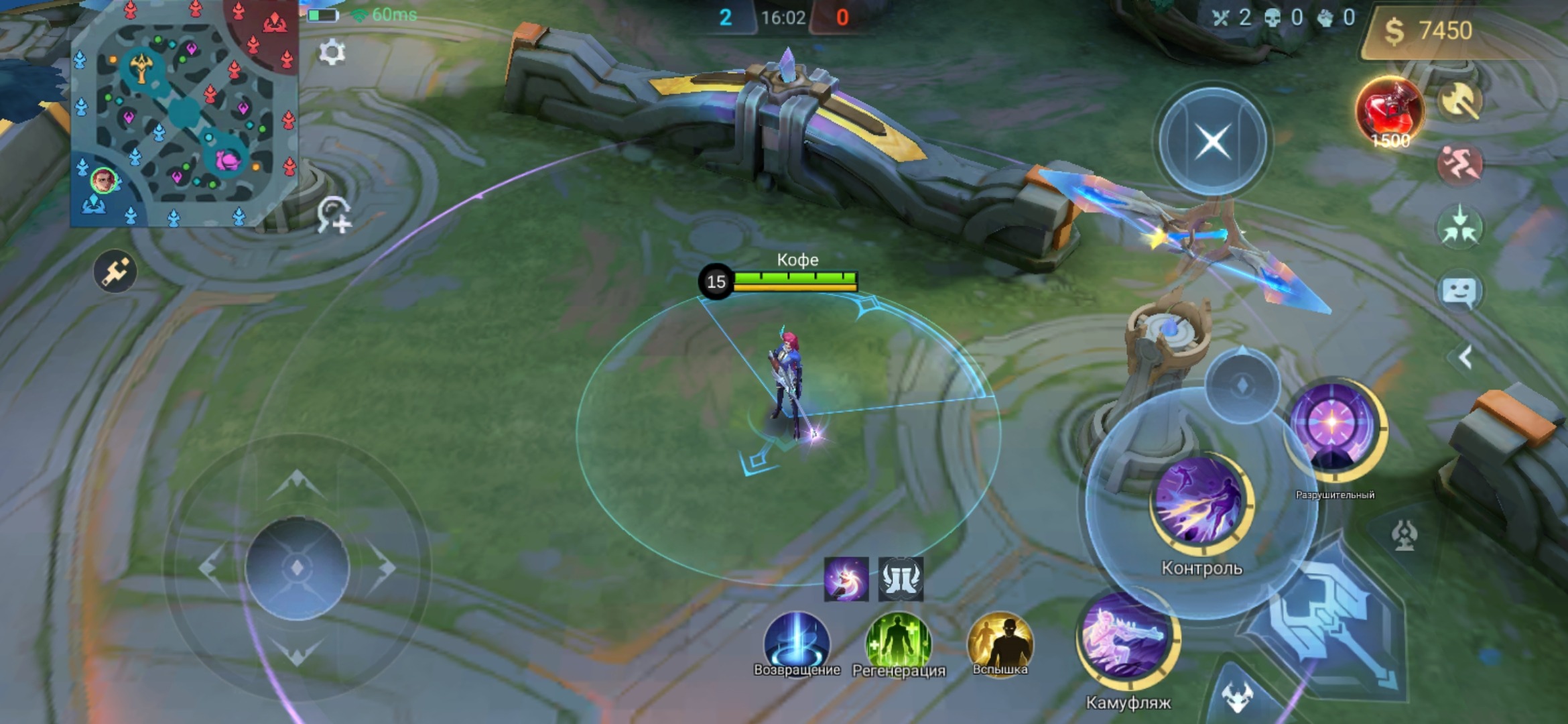Buy the red item costing 1500
Screen dimensions: 1568x724
[1389, 112]
